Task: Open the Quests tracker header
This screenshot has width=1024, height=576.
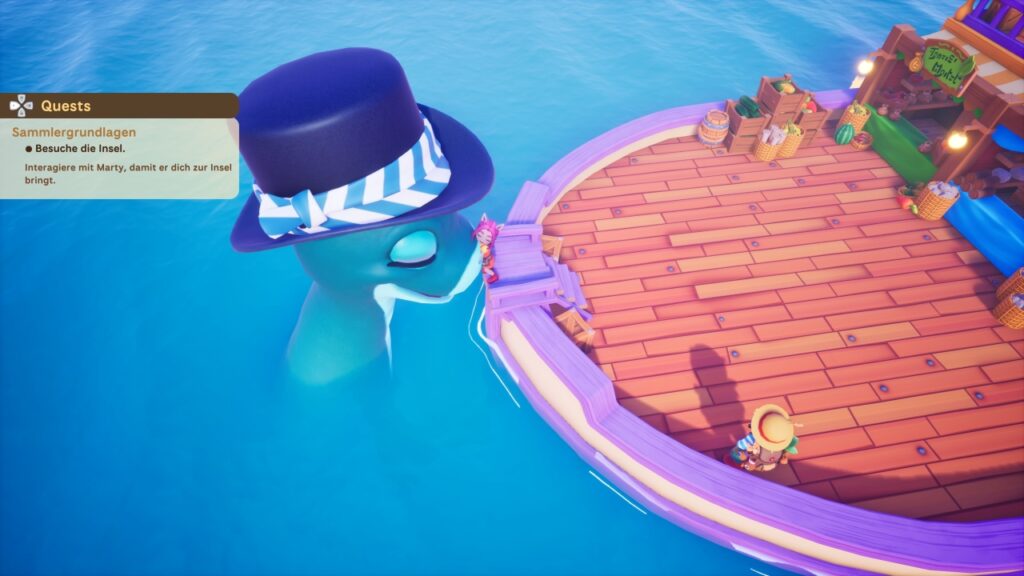Action: [x=66, y=106]
